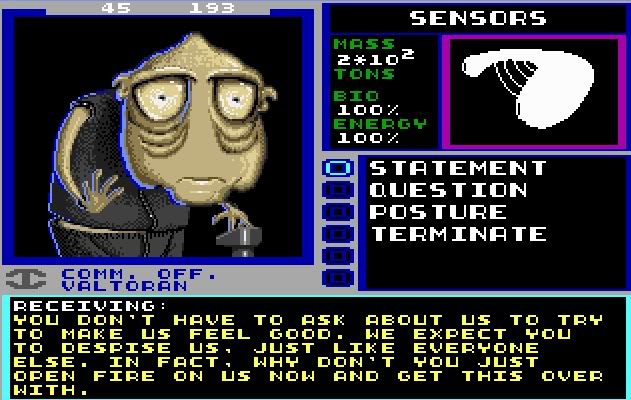Viewport: 631px width, 400px height.
Task: Click the highlighted button beside STATEMENT
Action: click(x=339, y=168)
